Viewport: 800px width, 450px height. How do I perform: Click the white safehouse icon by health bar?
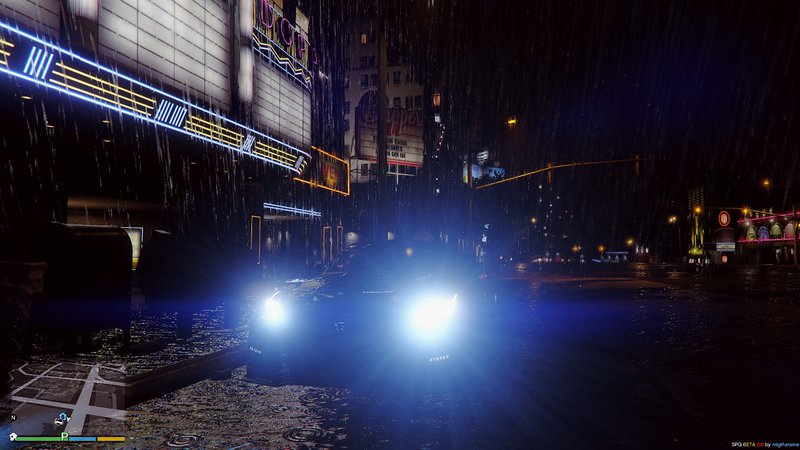tap(13, 437)
